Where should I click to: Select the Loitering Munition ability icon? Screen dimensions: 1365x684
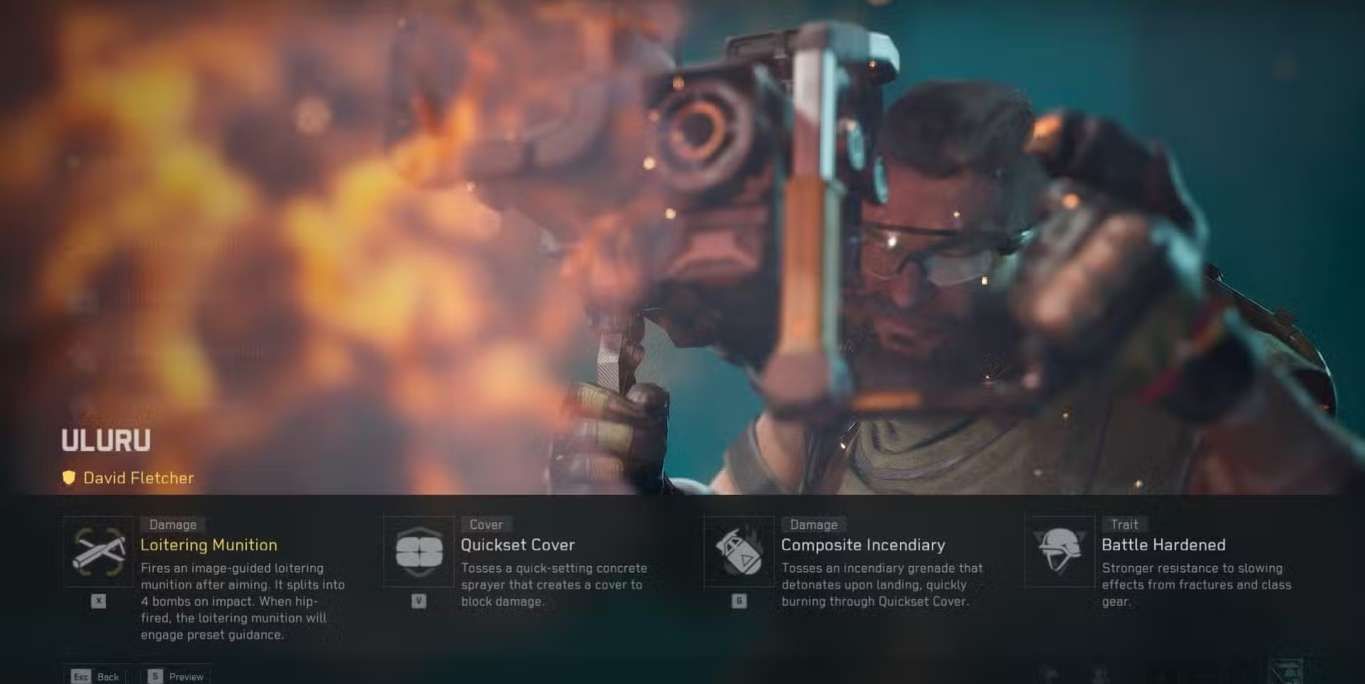tap(98, 551)
